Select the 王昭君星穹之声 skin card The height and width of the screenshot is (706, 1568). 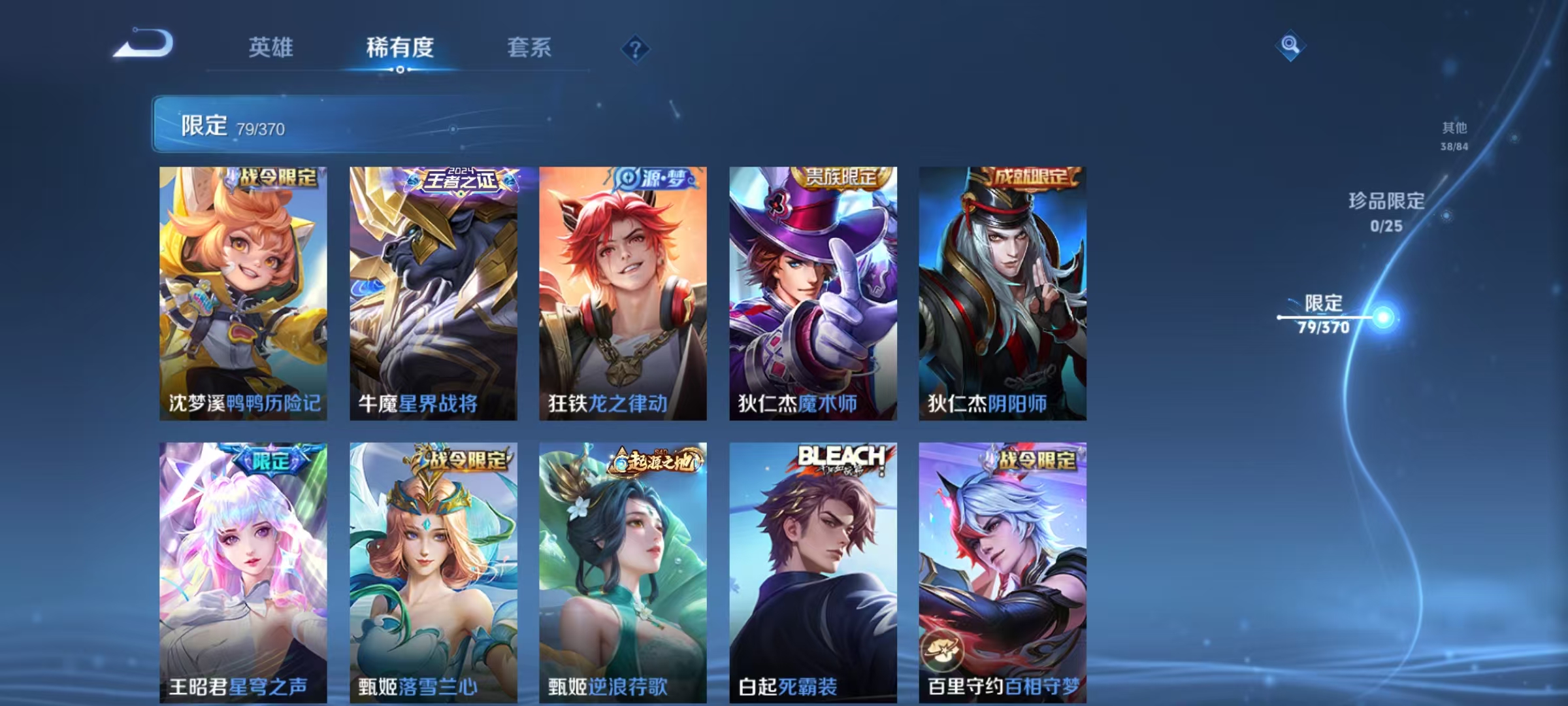(242, 575)
